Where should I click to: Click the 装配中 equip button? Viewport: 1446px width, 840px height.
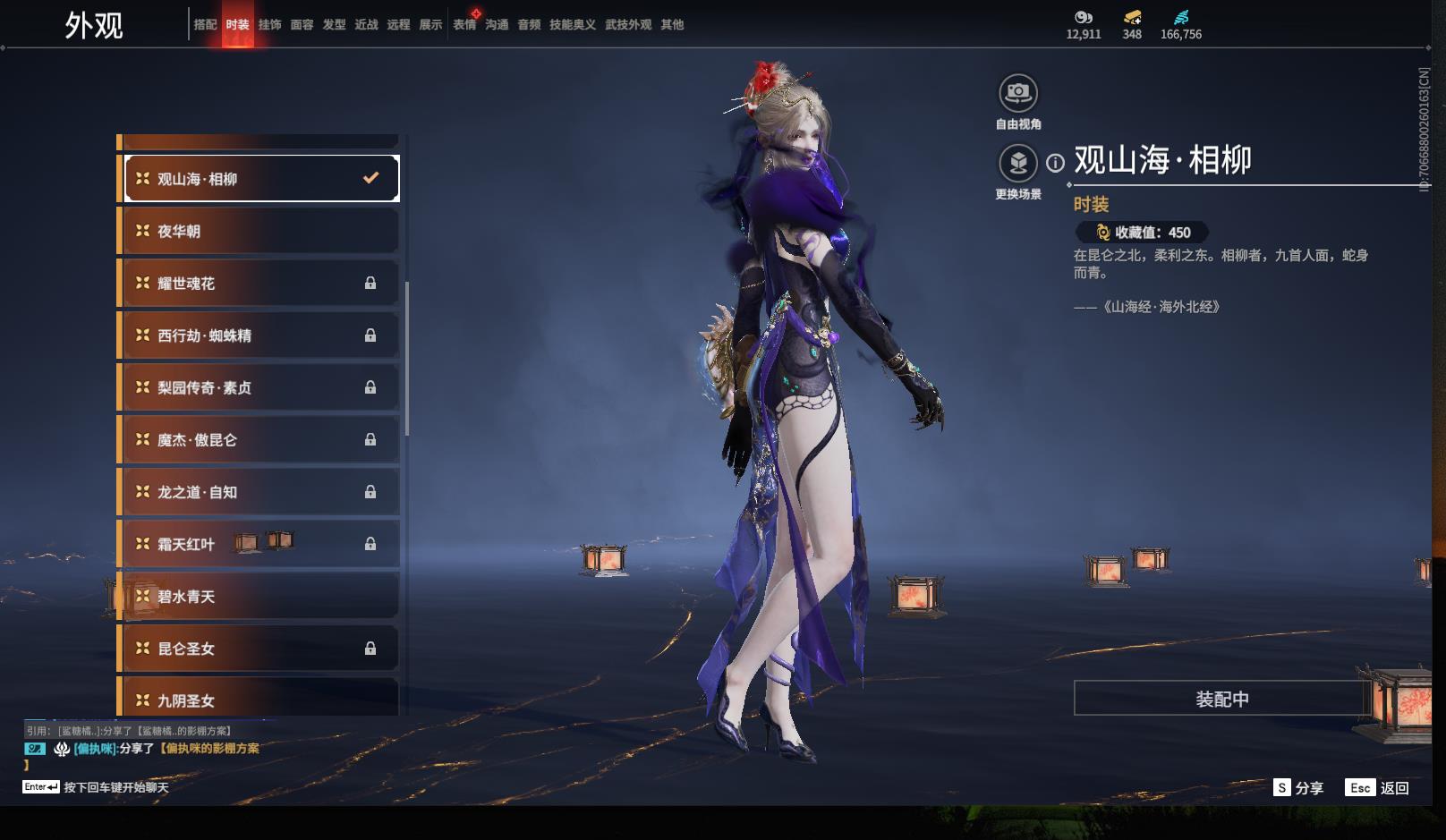[1221, 699]
